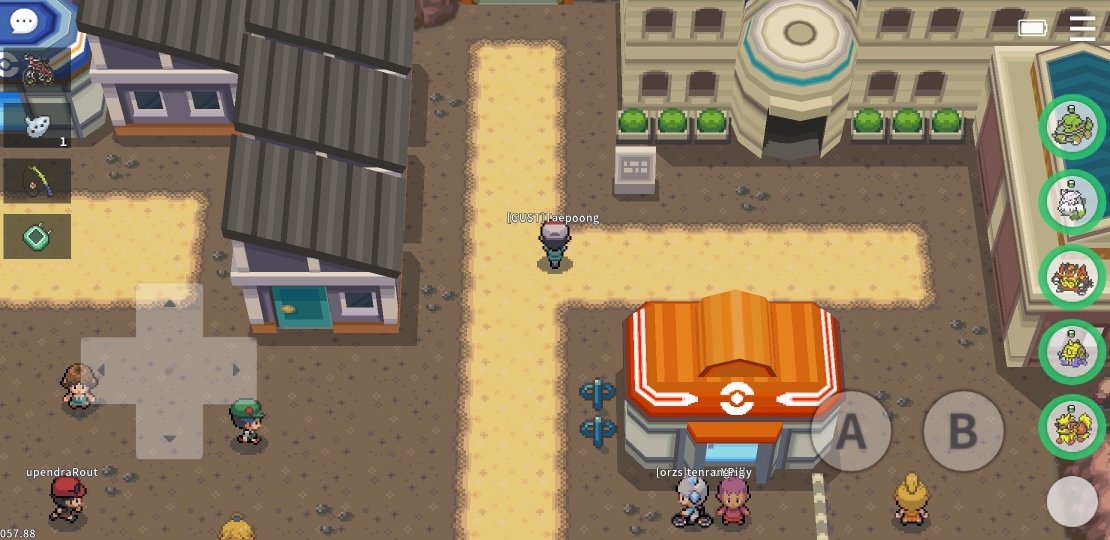Select the red-orange party Pokémon

[x=1072, y=277]
